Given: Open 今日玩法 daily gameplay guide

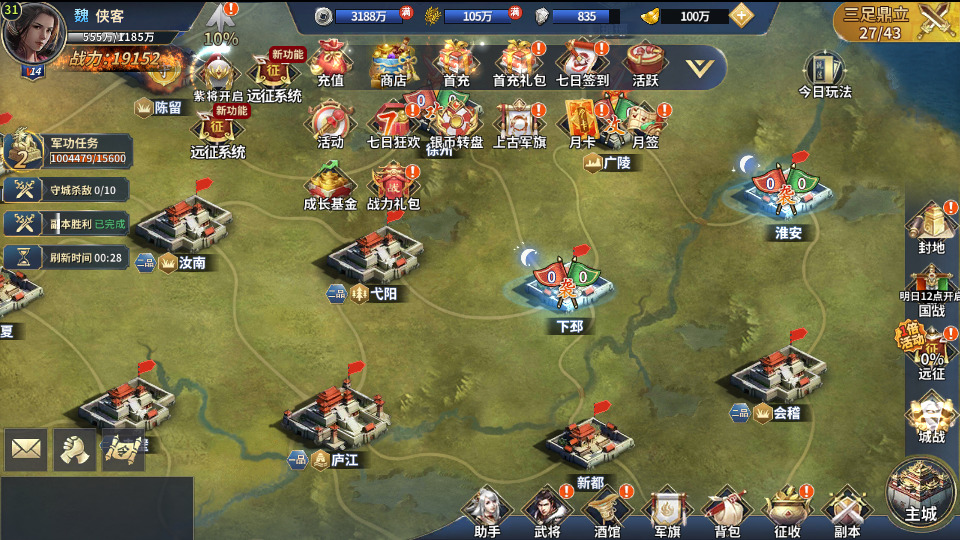Looking at the screenshot, I should point(825,73).
